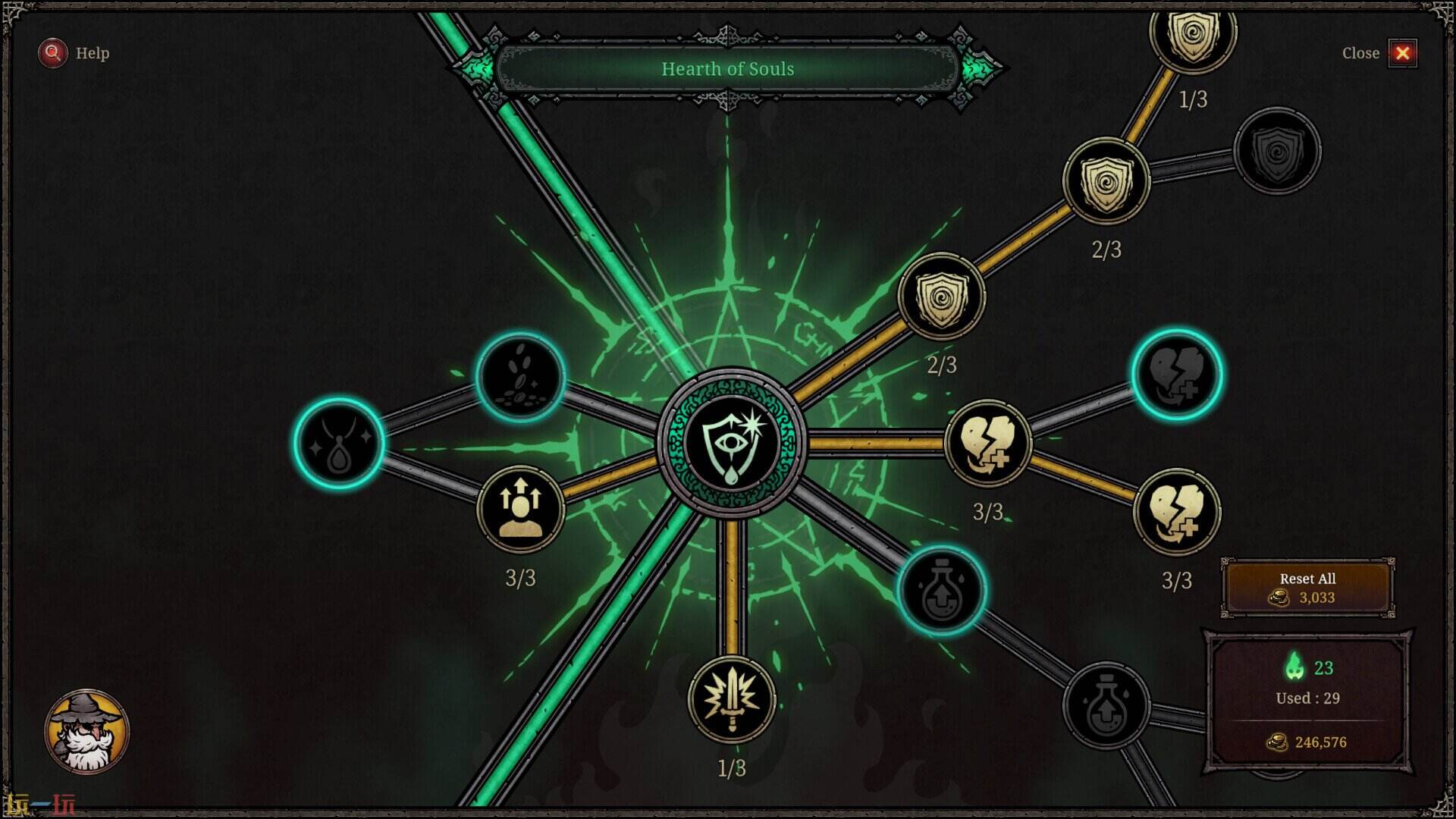Upgrade the bursting sword node at 1/3
The width and height of the screenshot is (1456, 819).
(x=732, y=699)
